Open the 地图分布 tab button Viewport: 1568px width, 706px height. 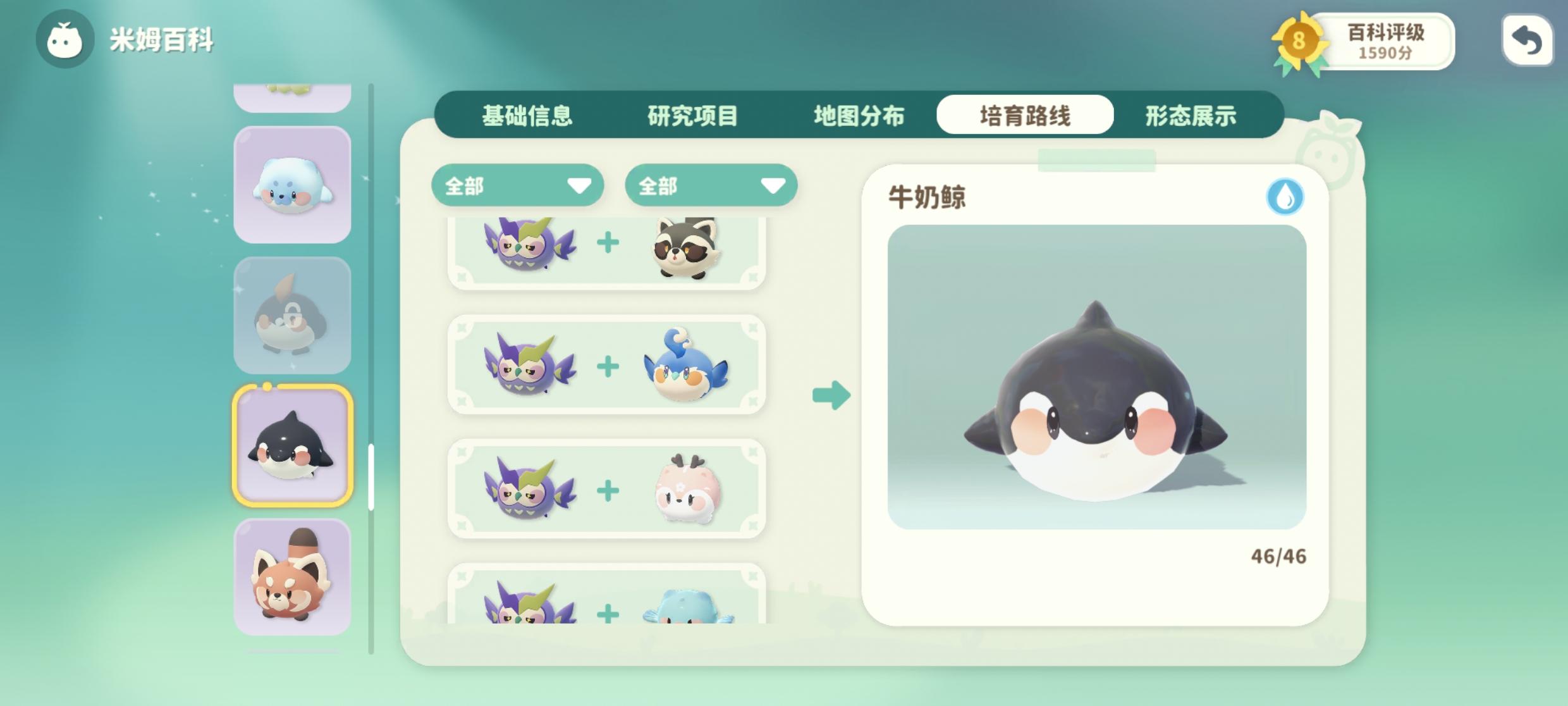[859, 115]
